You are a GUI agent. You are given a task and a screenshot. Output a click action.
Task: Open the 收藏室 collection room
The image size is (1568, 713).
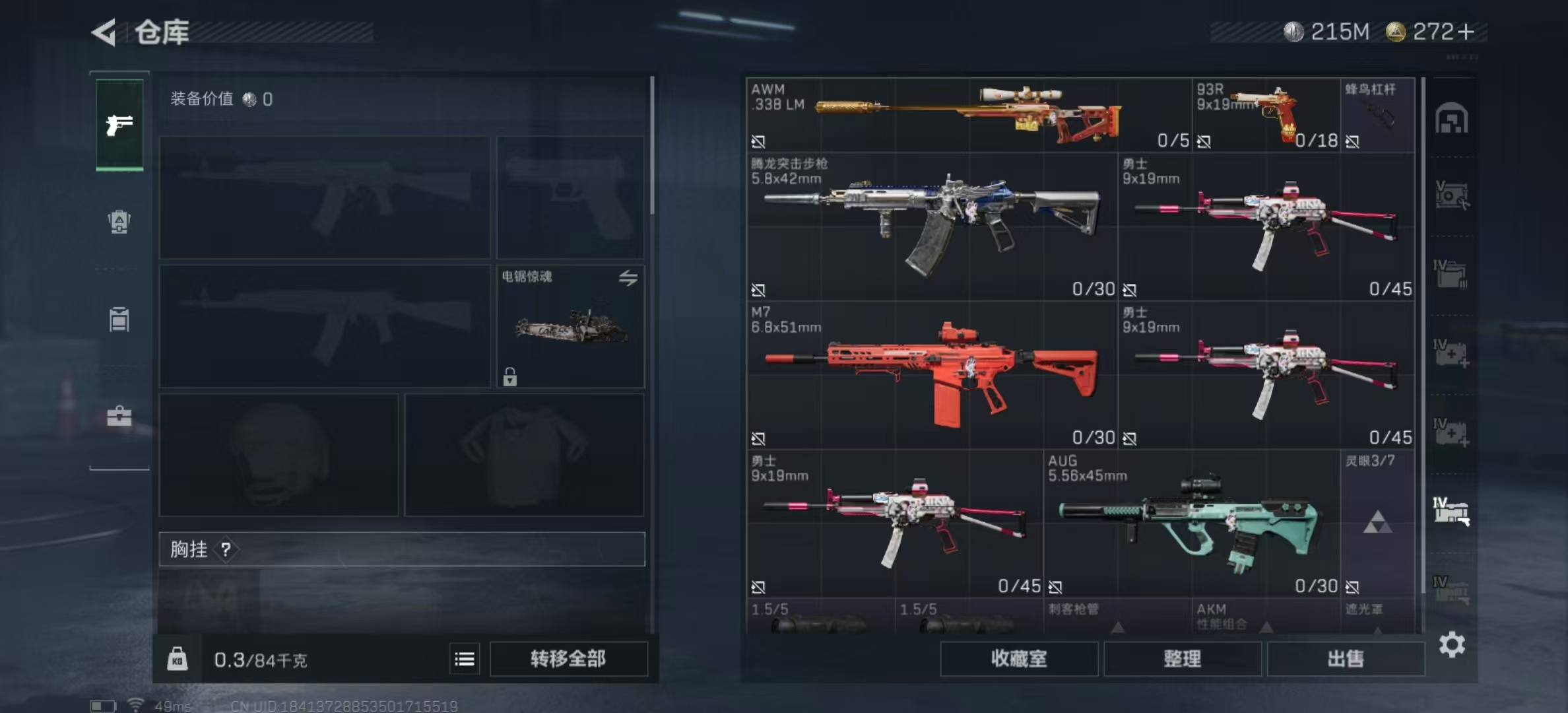click(1018, 659)
